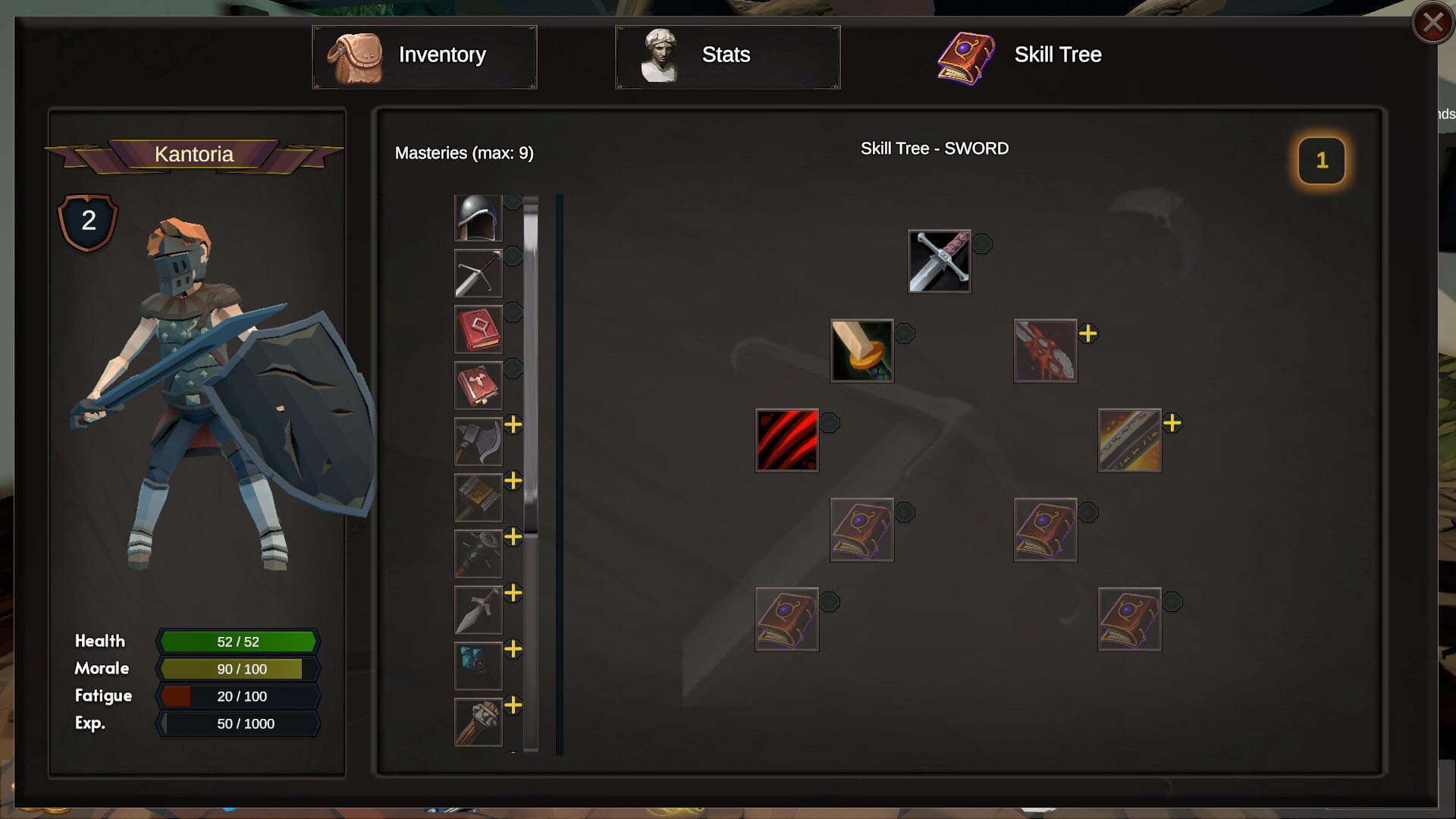
Task: Switch to the Inventory tab
Action: [x=424, y=55]
